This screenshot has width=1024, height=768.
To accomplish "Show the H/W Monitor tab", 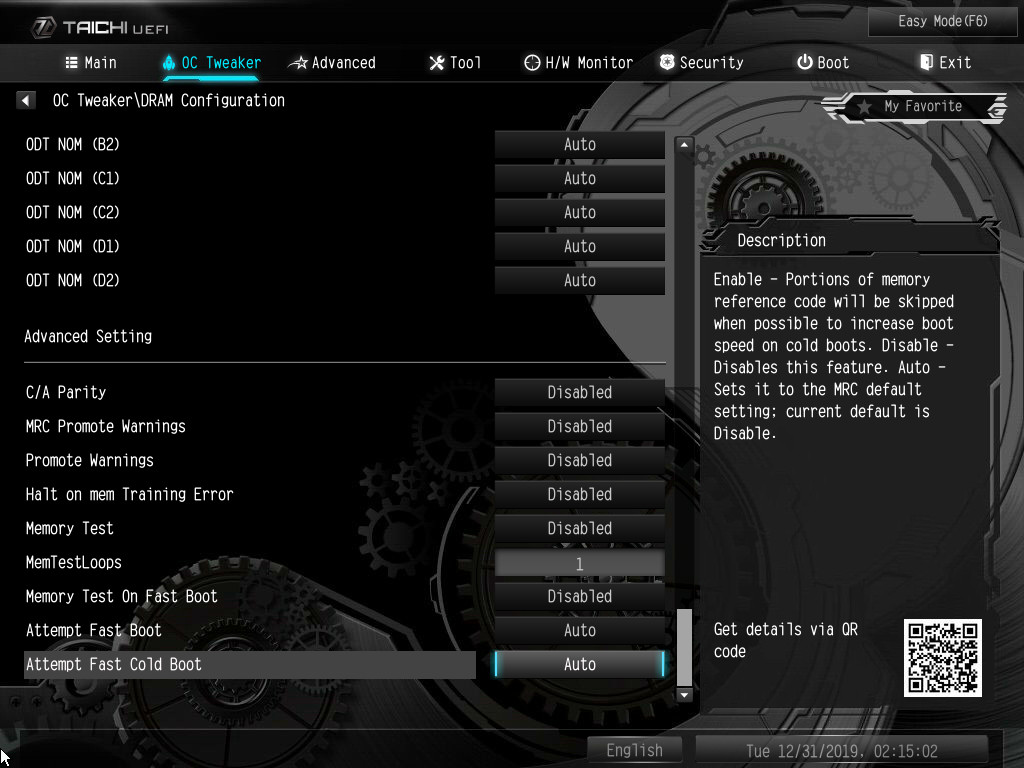I will [578, 62].
